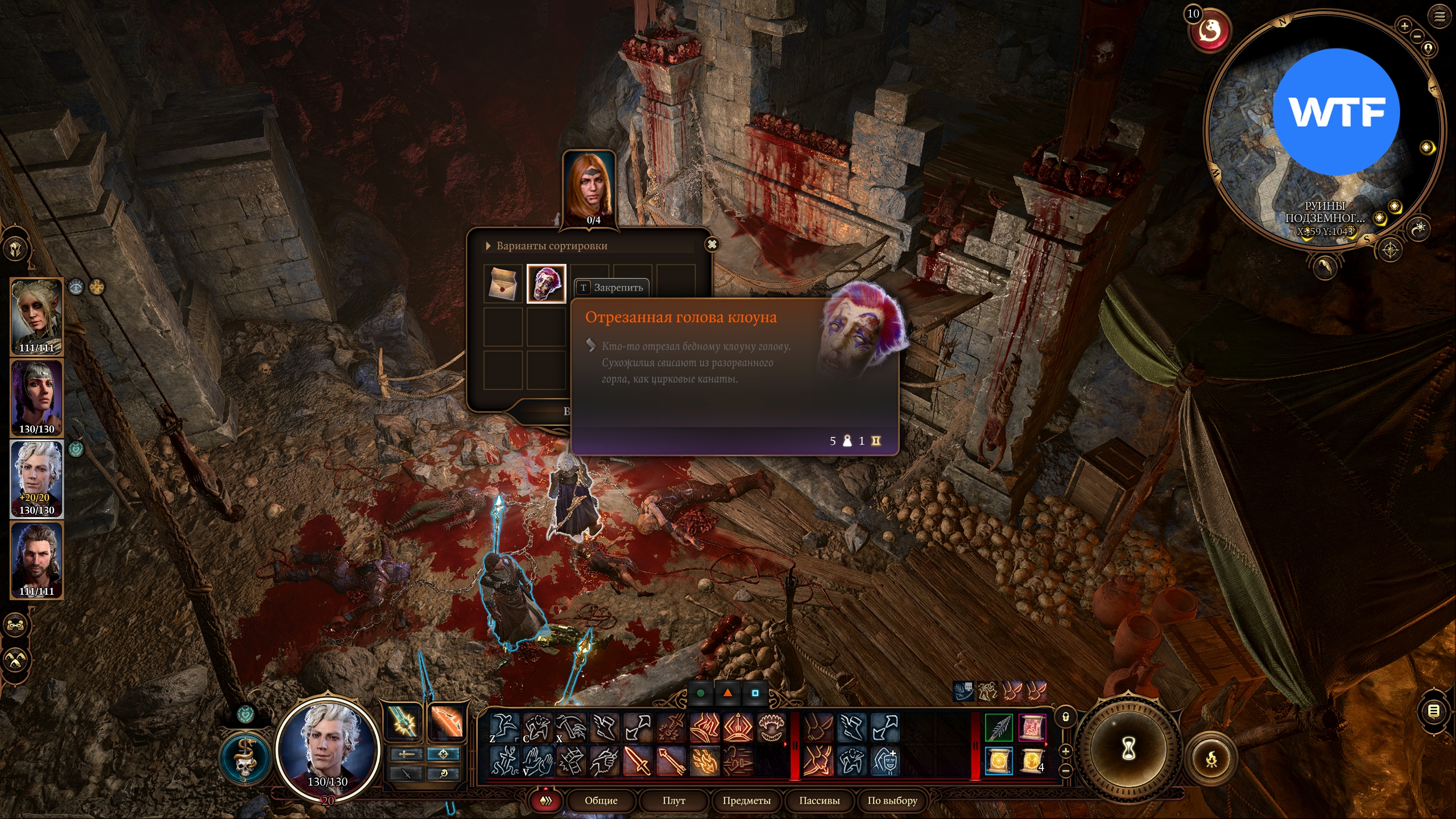Screen dimensions: 1456x819
Task: Expand the Варианты сортировки sorting options
Action: (x=489, y=246)
